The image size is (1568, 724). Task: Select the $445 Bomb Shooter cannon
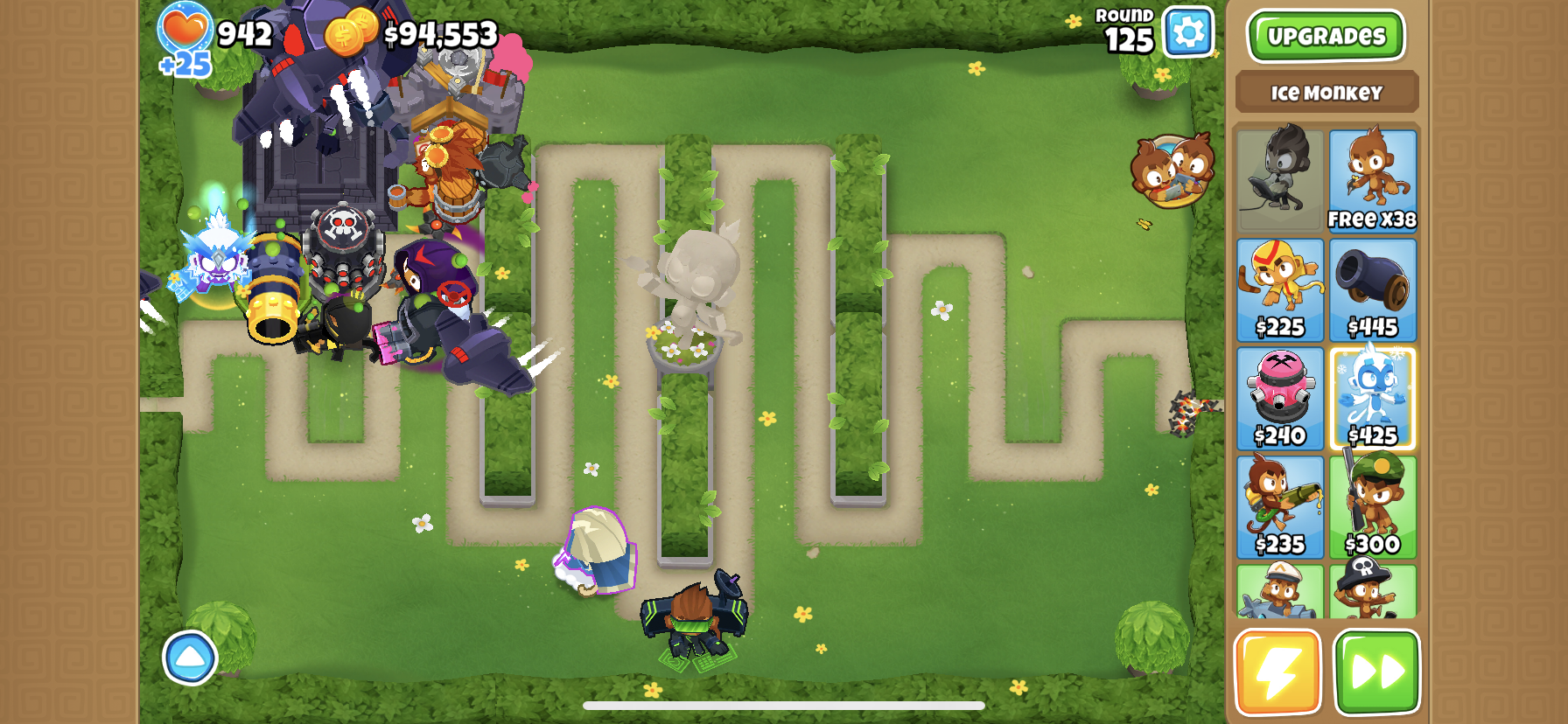1372,289
